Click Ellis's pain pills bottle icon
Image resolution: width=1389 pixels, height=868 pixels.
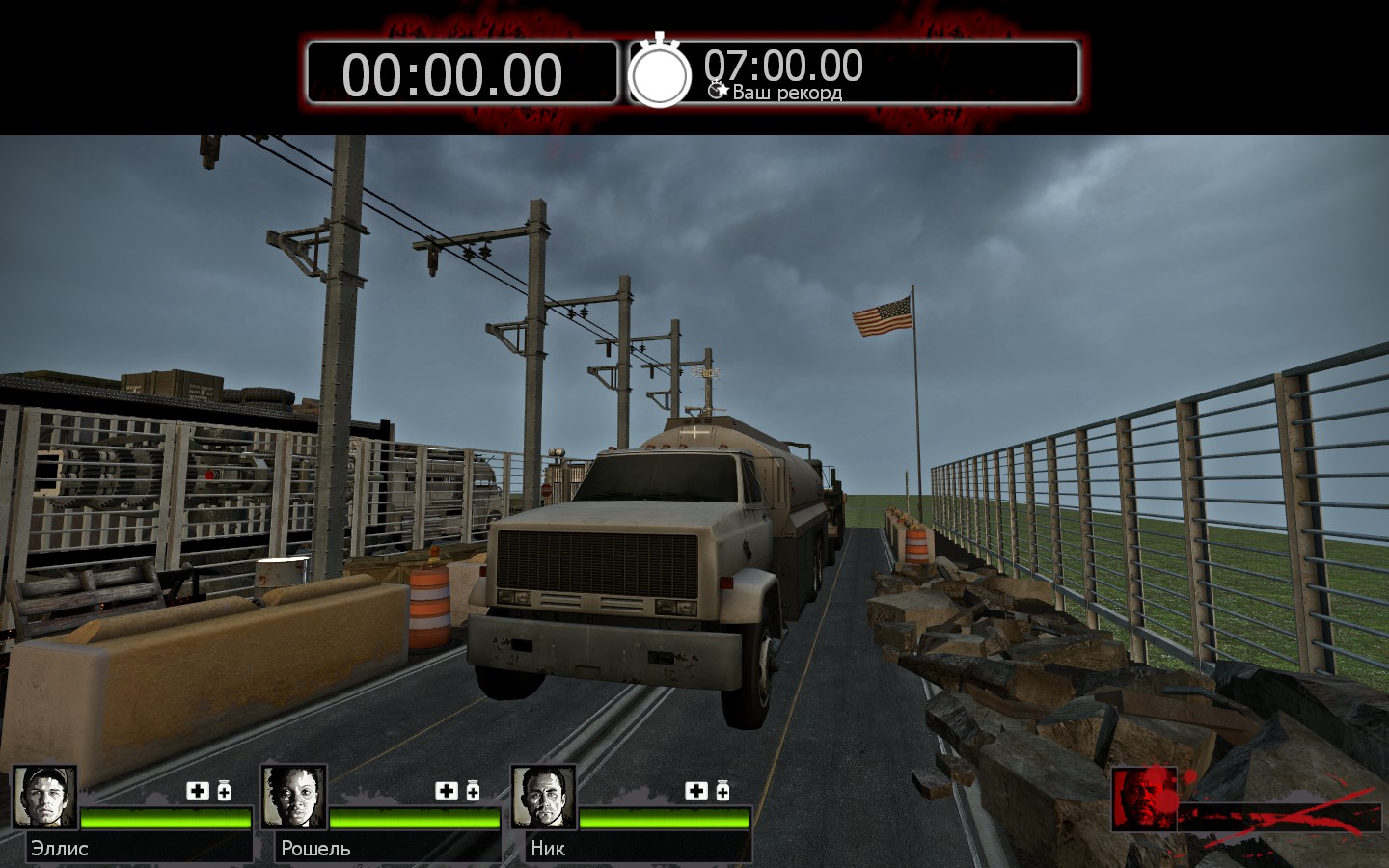pos(224,791)
